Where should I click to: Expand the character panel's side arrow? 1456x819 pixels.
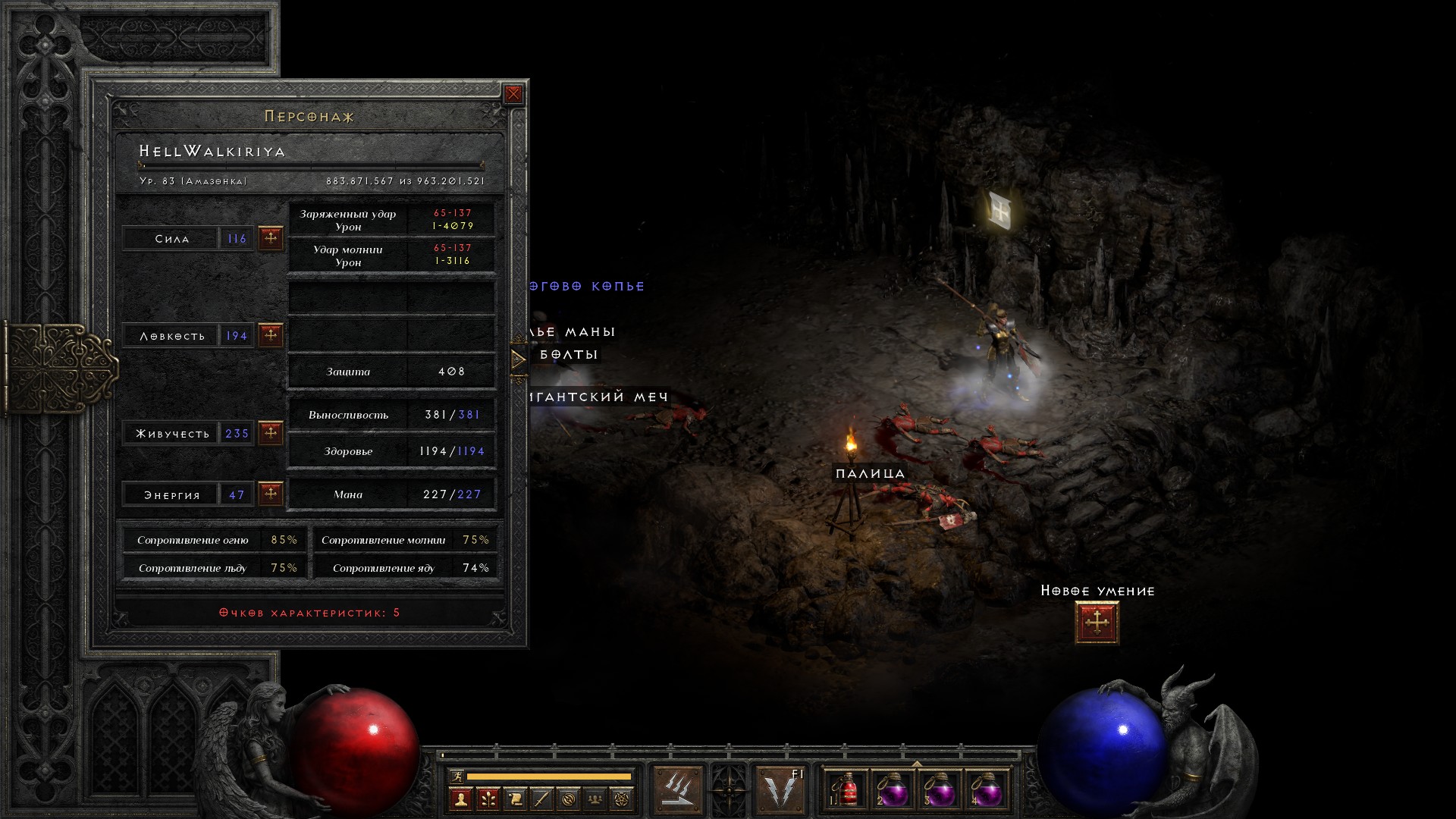click(x=519, y=359)
